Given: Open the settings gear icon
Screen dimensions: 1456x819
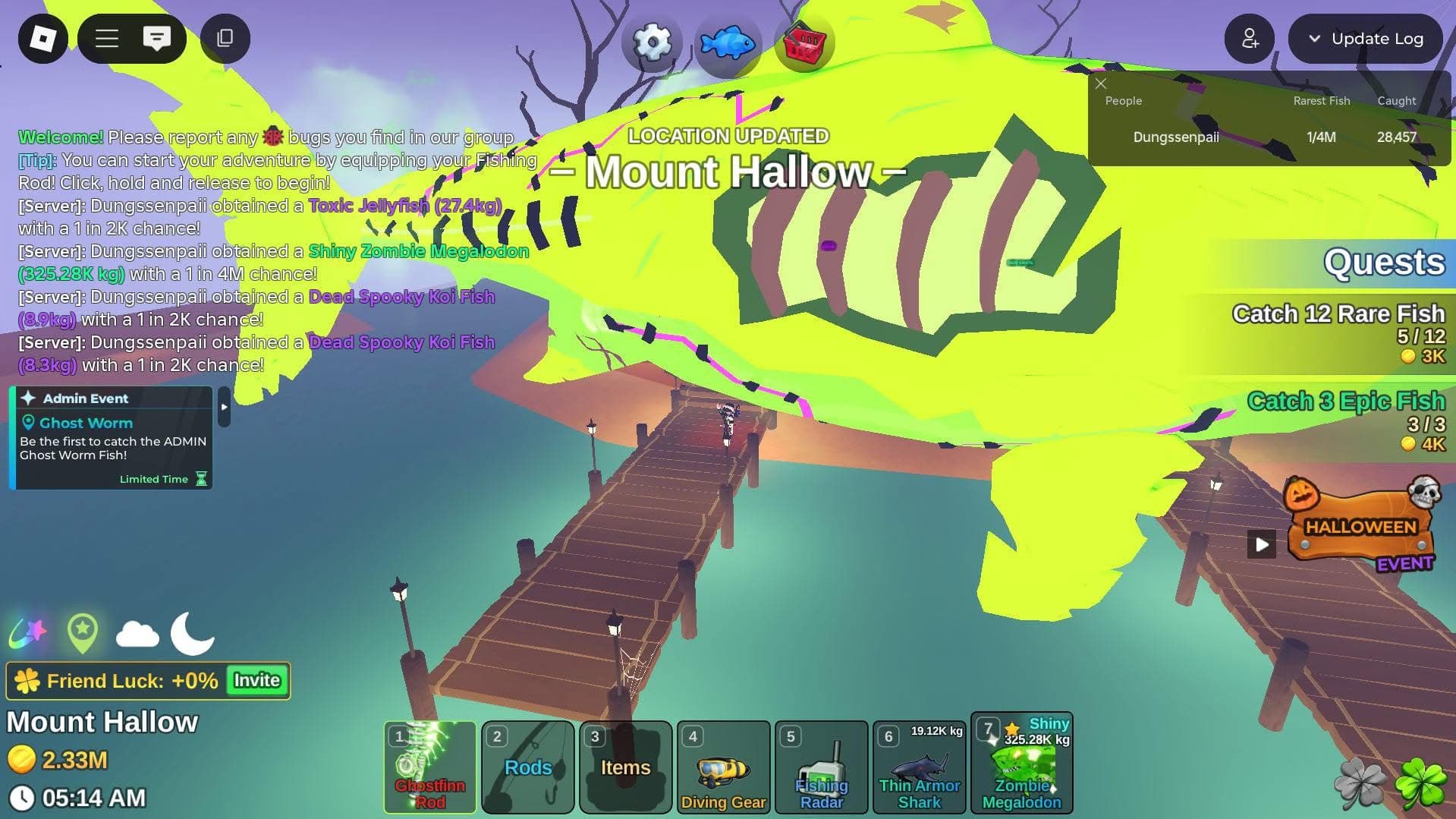Looking at the screenshot, I should coord(652,43).
